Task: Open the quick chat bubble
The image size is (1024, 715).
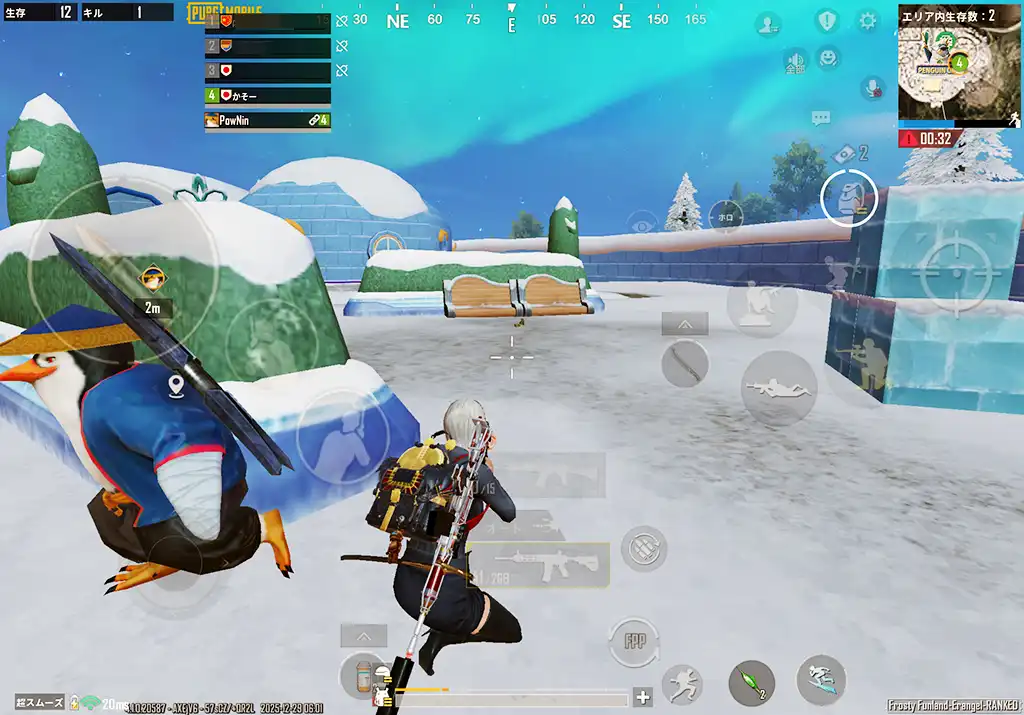Action: (x=821, y=119)
